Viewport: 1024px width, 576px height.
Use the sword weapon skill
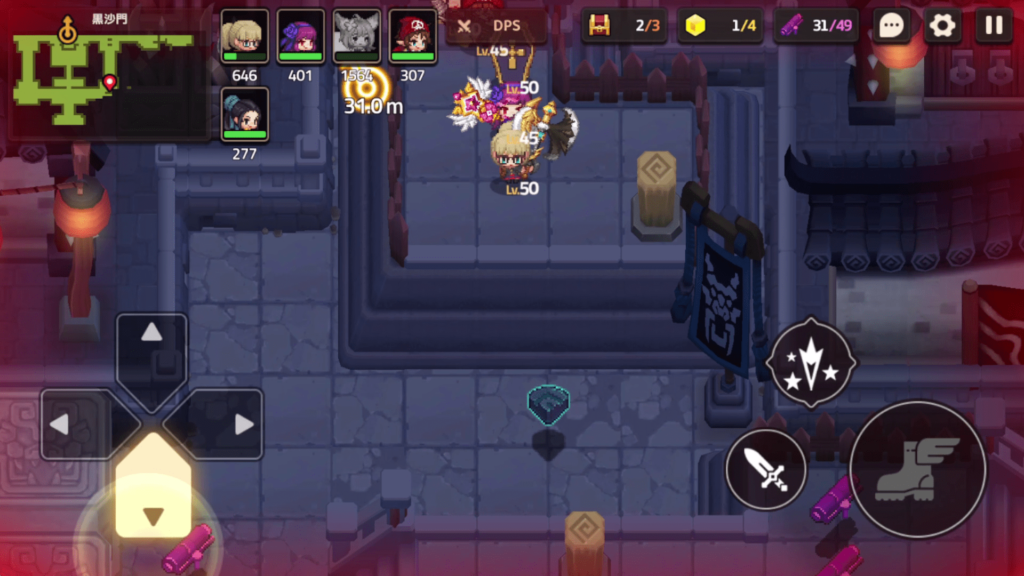click(x=766, y=469)
